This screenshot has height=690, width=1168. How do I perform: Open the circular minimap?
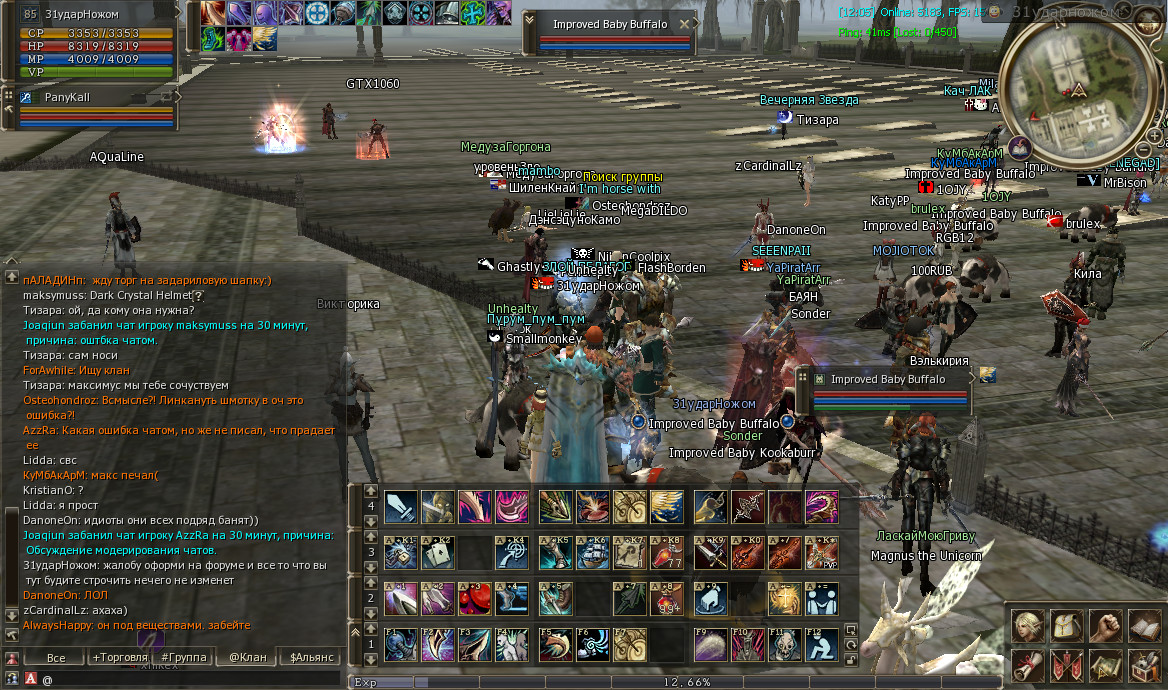pyautogui.click(x=1078, y=92)
